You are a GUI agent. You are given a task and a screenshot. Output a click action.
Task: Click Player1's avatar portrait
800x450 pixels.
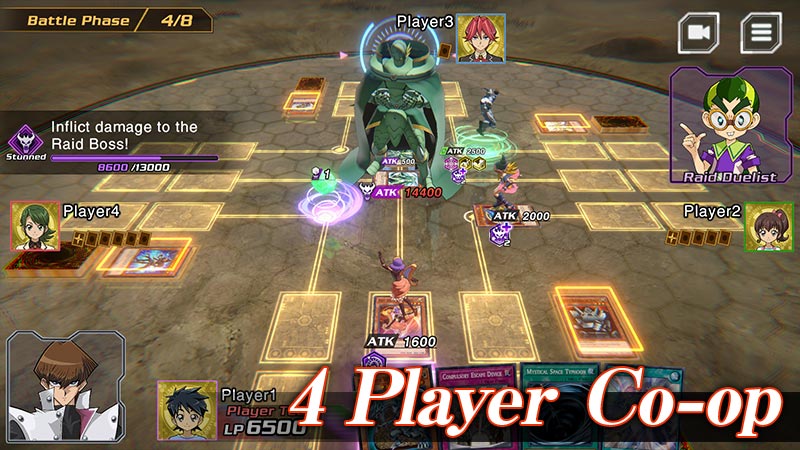pos(186,409)
